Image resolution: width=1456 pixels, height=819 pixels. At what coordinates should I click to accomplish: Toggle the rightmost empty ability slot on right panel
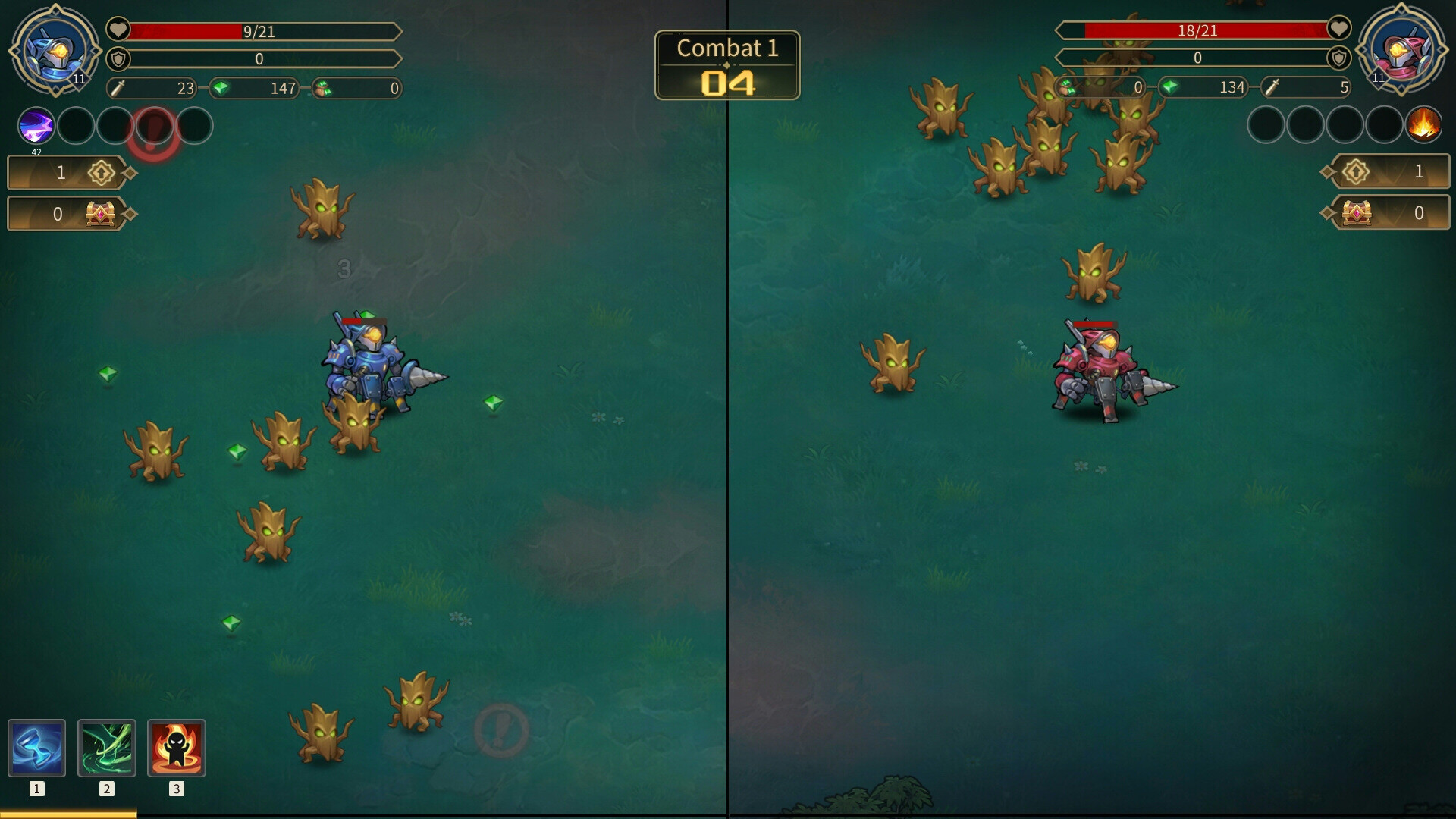tap(1385, 124)
